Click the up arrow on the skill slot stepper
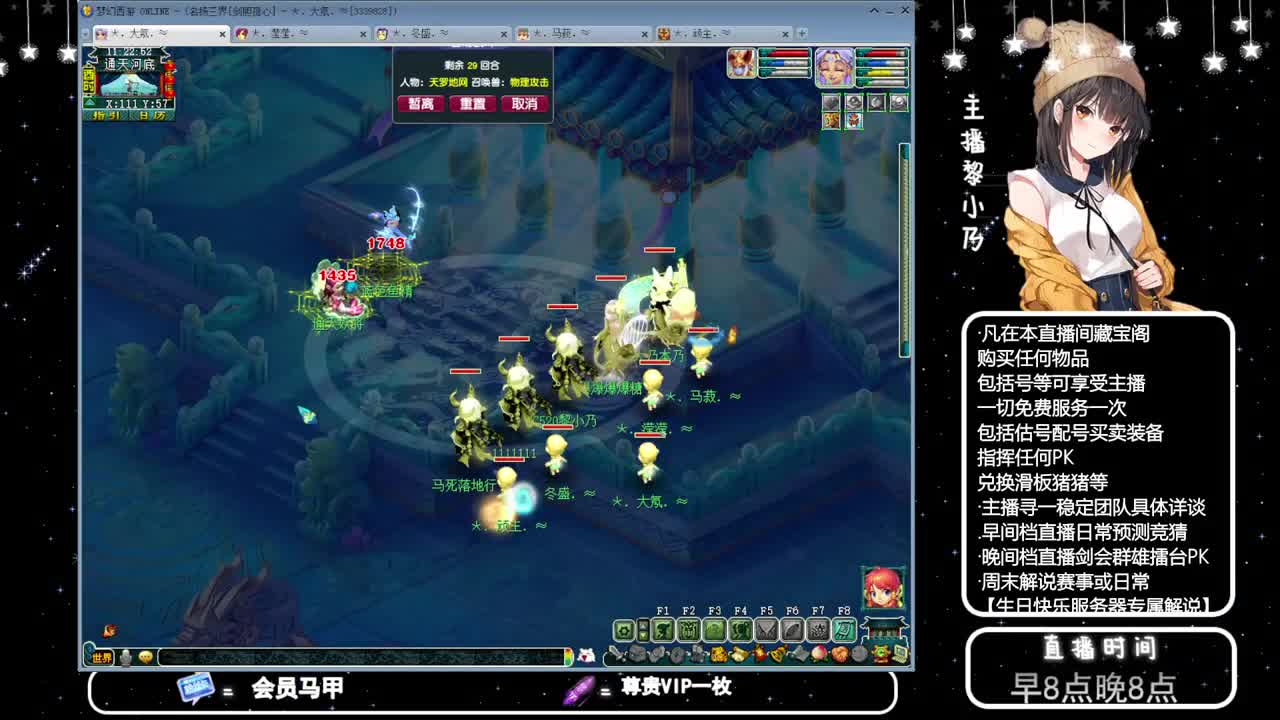The height and width of the screenshot is (720, 1280). pos(643,626)
